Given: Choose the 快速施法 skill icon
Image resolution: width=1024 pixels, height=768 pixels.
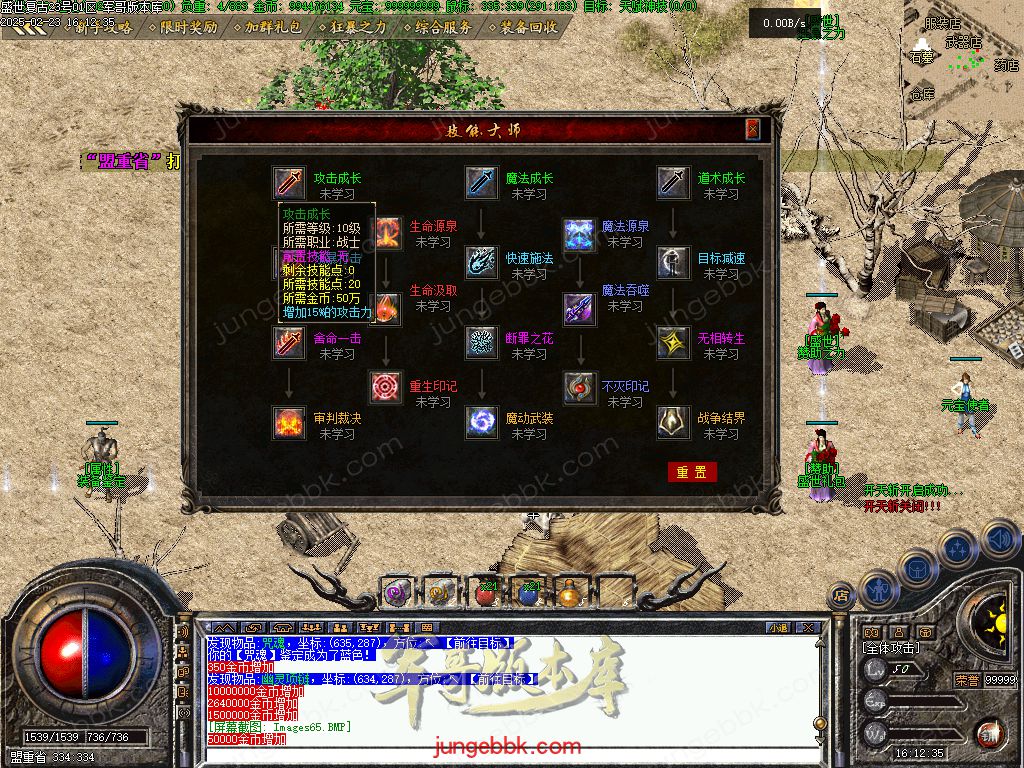Looking at the screenshot, I should coord(482,262).
